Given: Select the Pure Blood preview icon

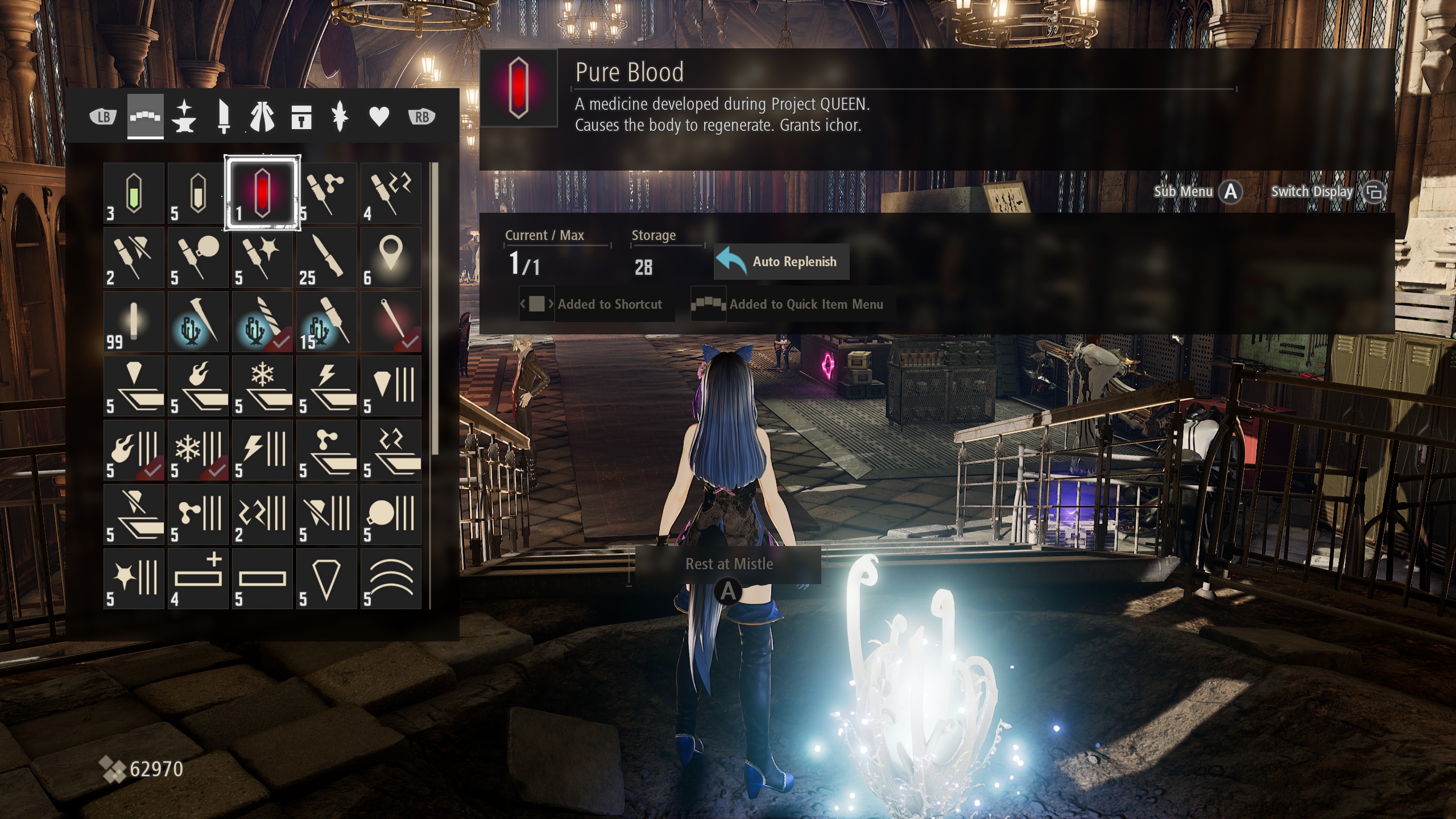Looking at the screenshot, I should (x=518, y=88).
